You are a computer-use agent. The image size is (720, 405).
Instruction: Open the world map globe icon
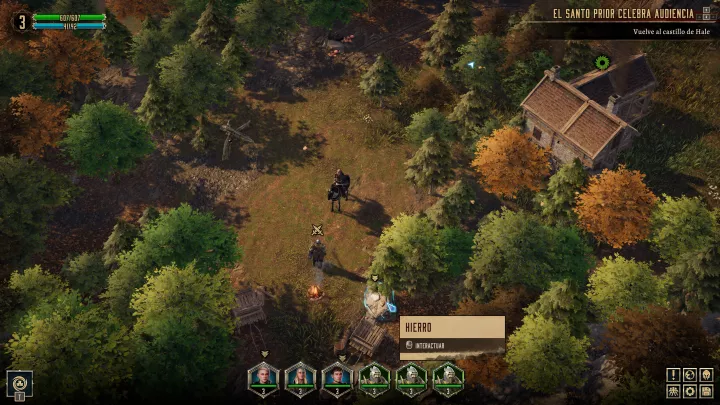[x=689, y=374]
